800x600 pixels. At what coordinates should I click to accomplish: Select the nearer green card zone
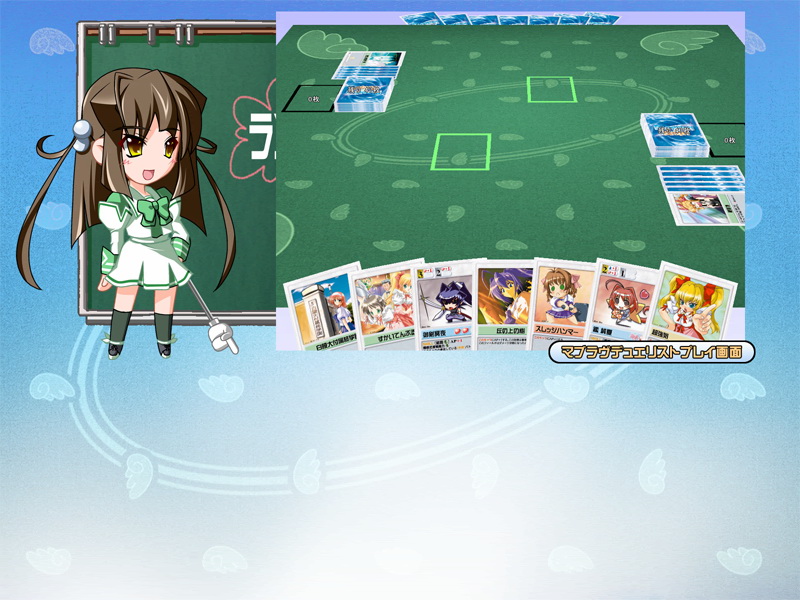pyautogui.click(x=461, y=151)
